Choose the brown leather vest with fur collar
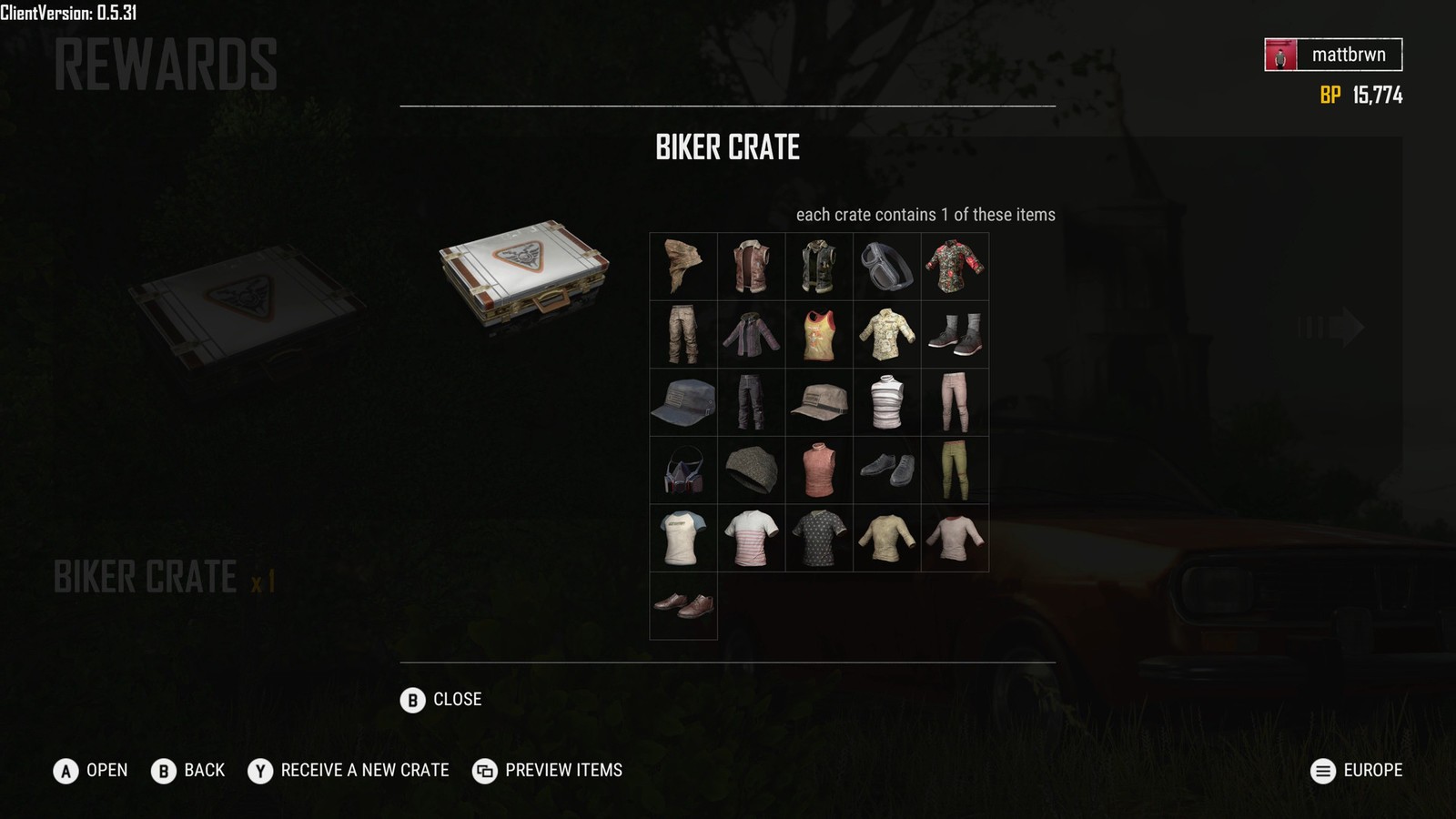This screenshot has width=1456, height=819. coord(752,266)
